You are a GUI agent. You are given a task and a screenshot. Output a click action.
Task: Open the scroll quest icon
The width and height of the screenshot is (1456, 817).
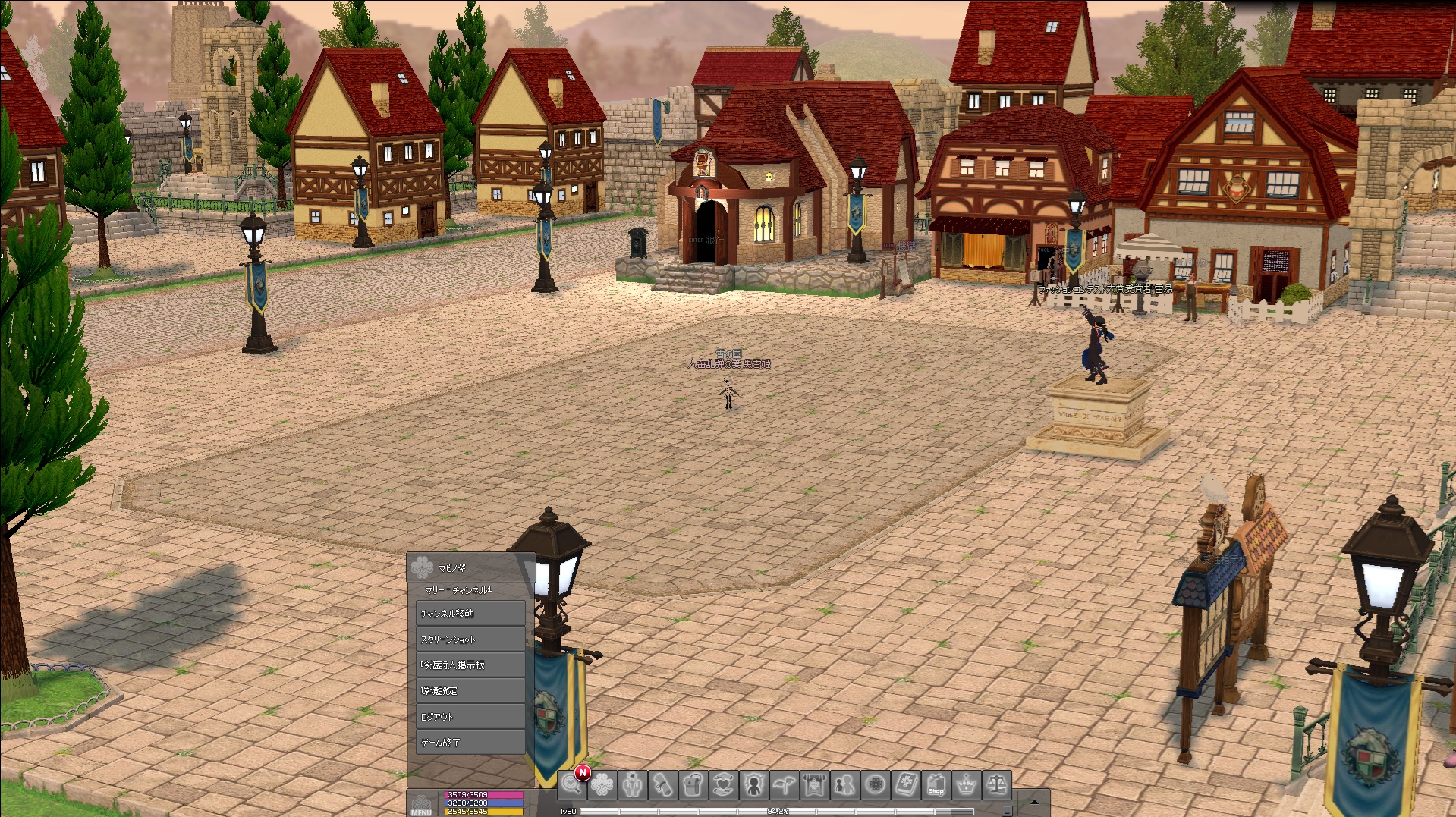coord(662,784)
